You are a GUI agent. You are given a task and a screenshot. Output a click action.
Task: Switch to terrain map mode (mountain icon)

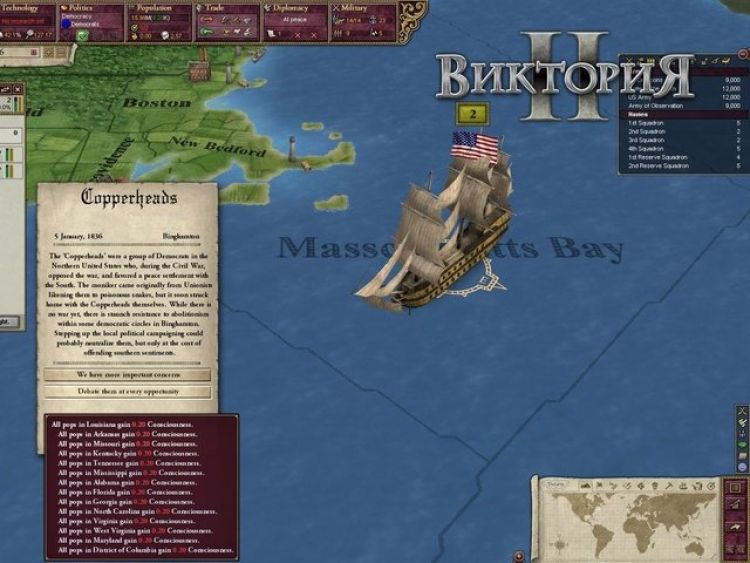pyautogui.click(x=586, y=483)
